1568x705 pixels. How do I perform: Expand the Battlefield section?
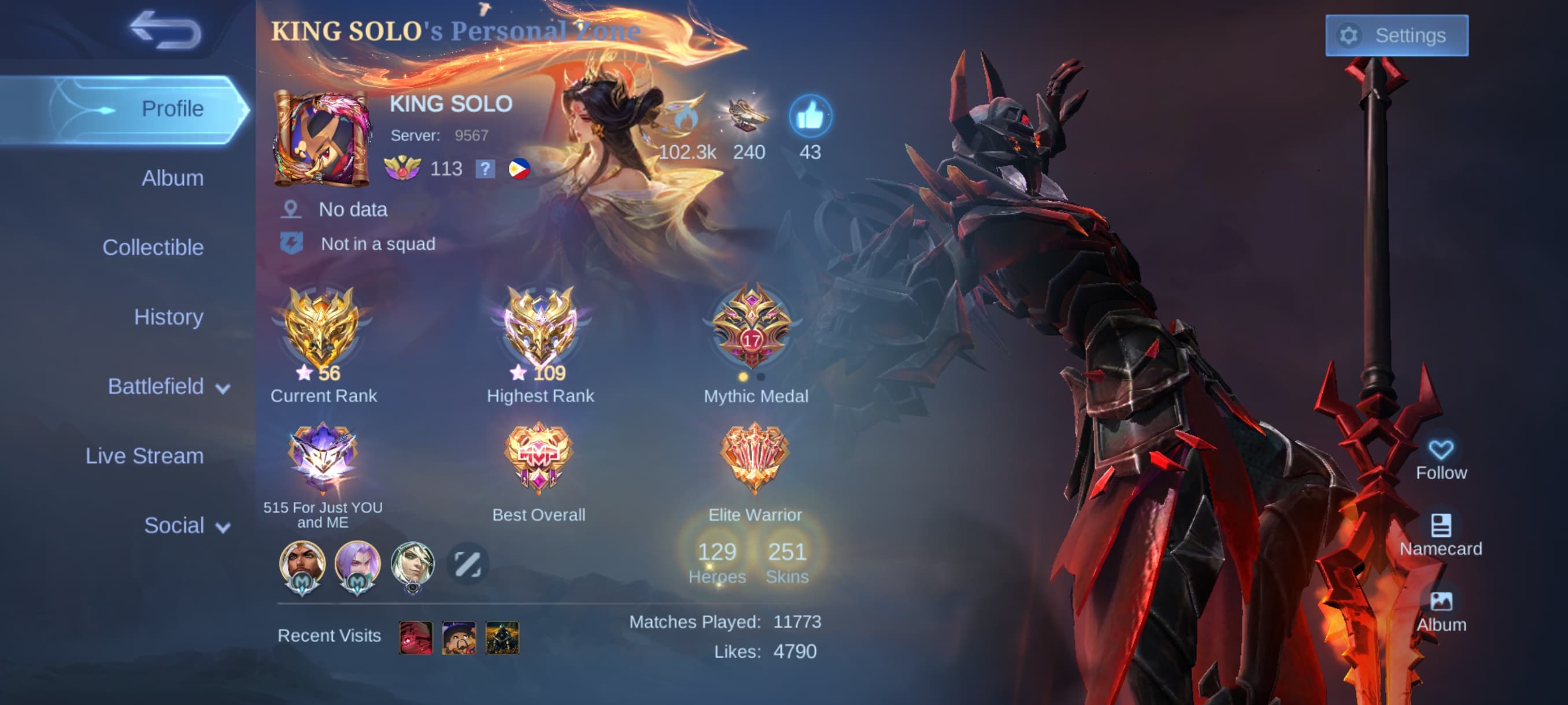(x=168, y=386)
